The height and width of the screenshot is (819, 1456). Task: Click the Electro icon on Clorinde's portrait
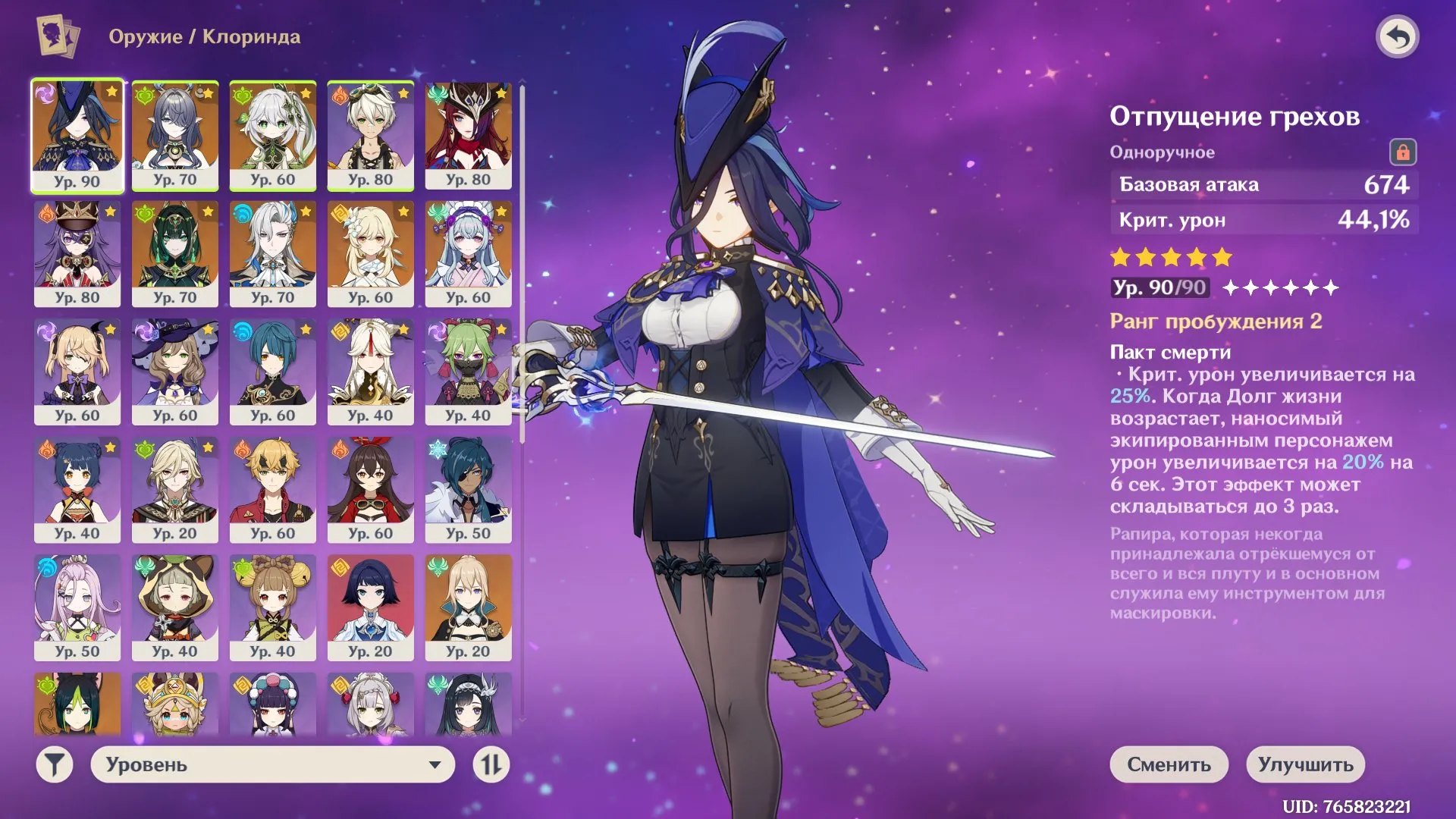(45, 95)
